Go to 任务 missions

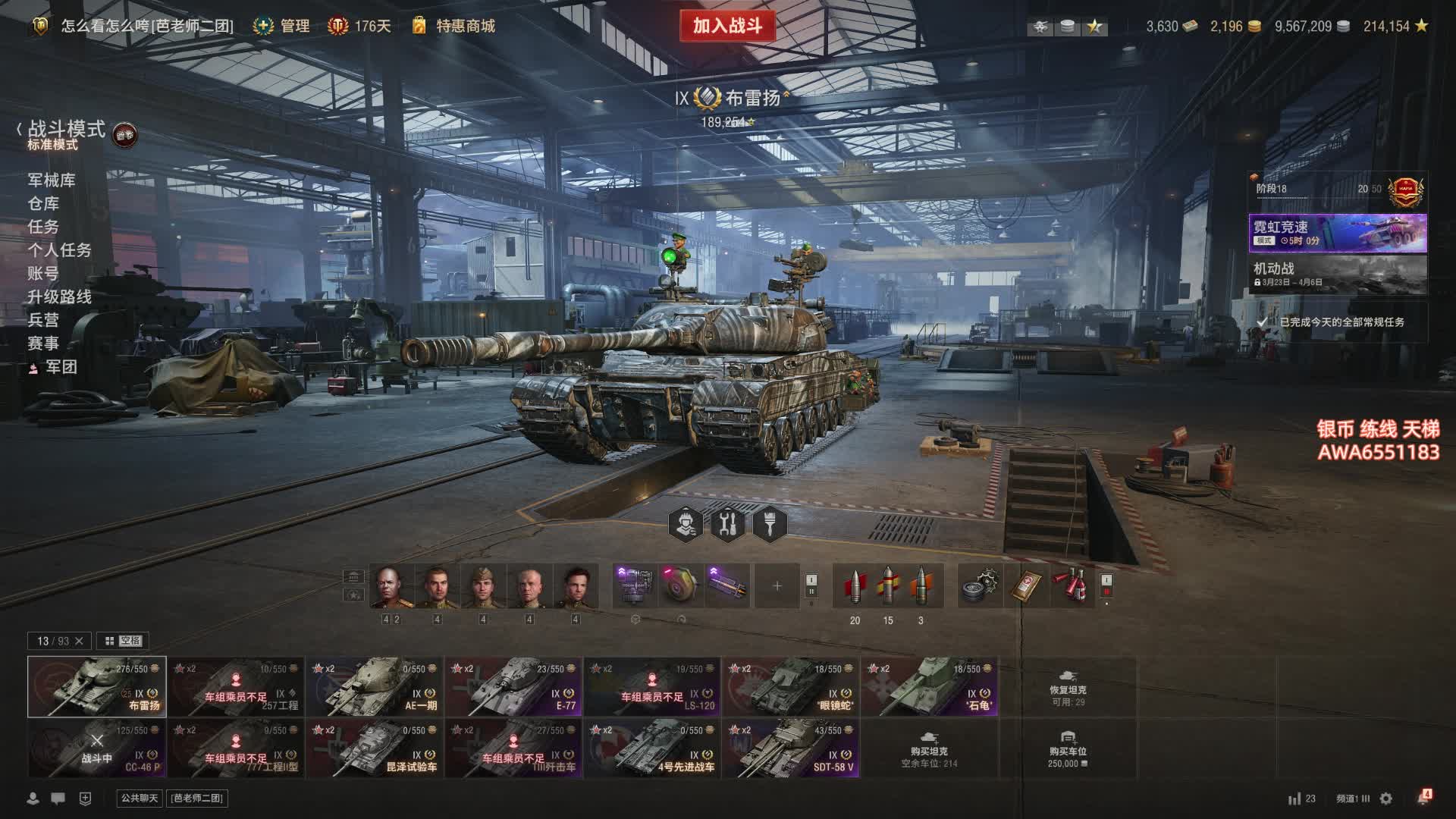(x=43, y=227)
